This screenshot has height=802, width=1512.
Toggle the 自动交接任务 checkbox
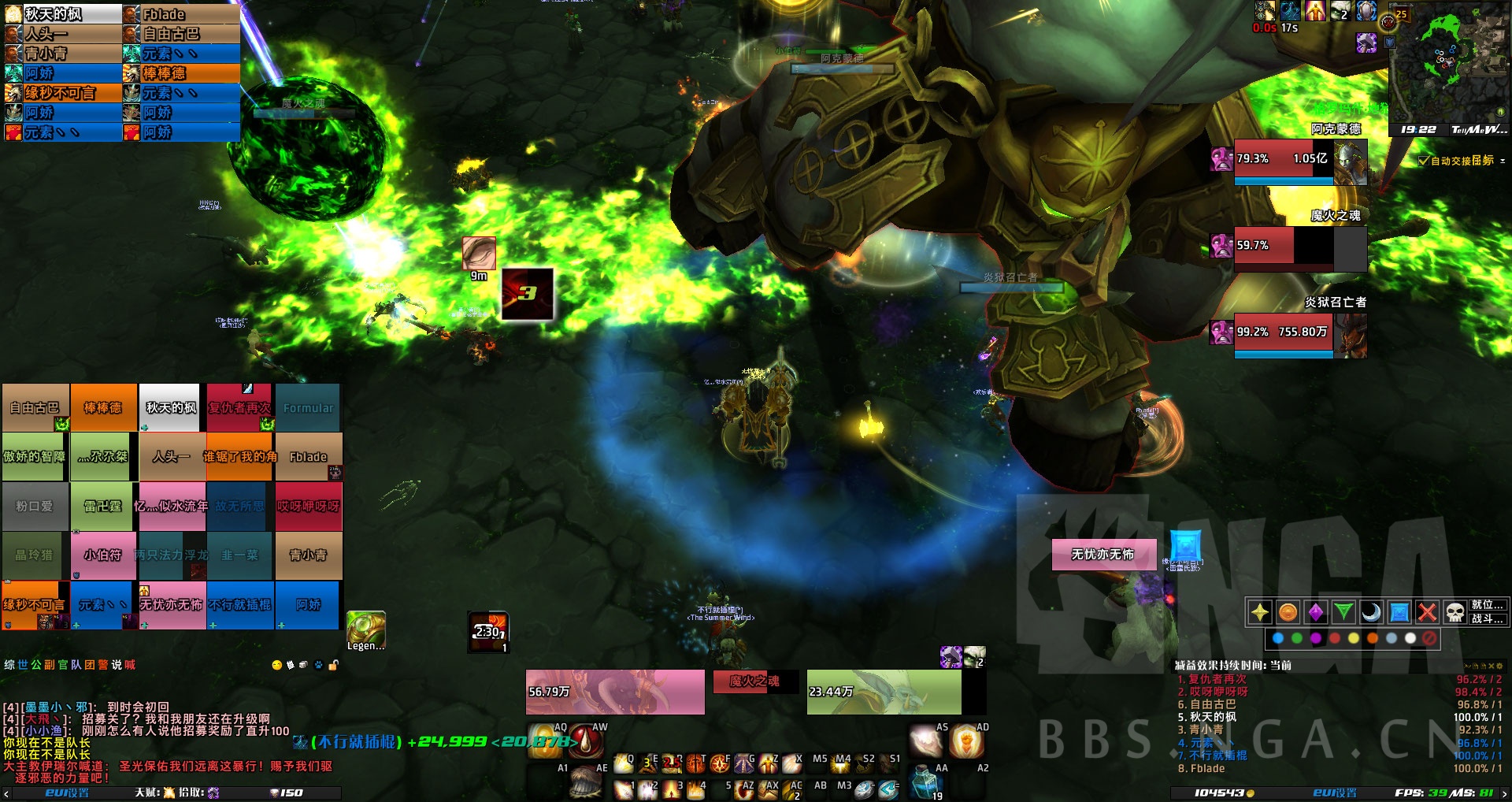pyautogui.click(x=1424, y=161)
